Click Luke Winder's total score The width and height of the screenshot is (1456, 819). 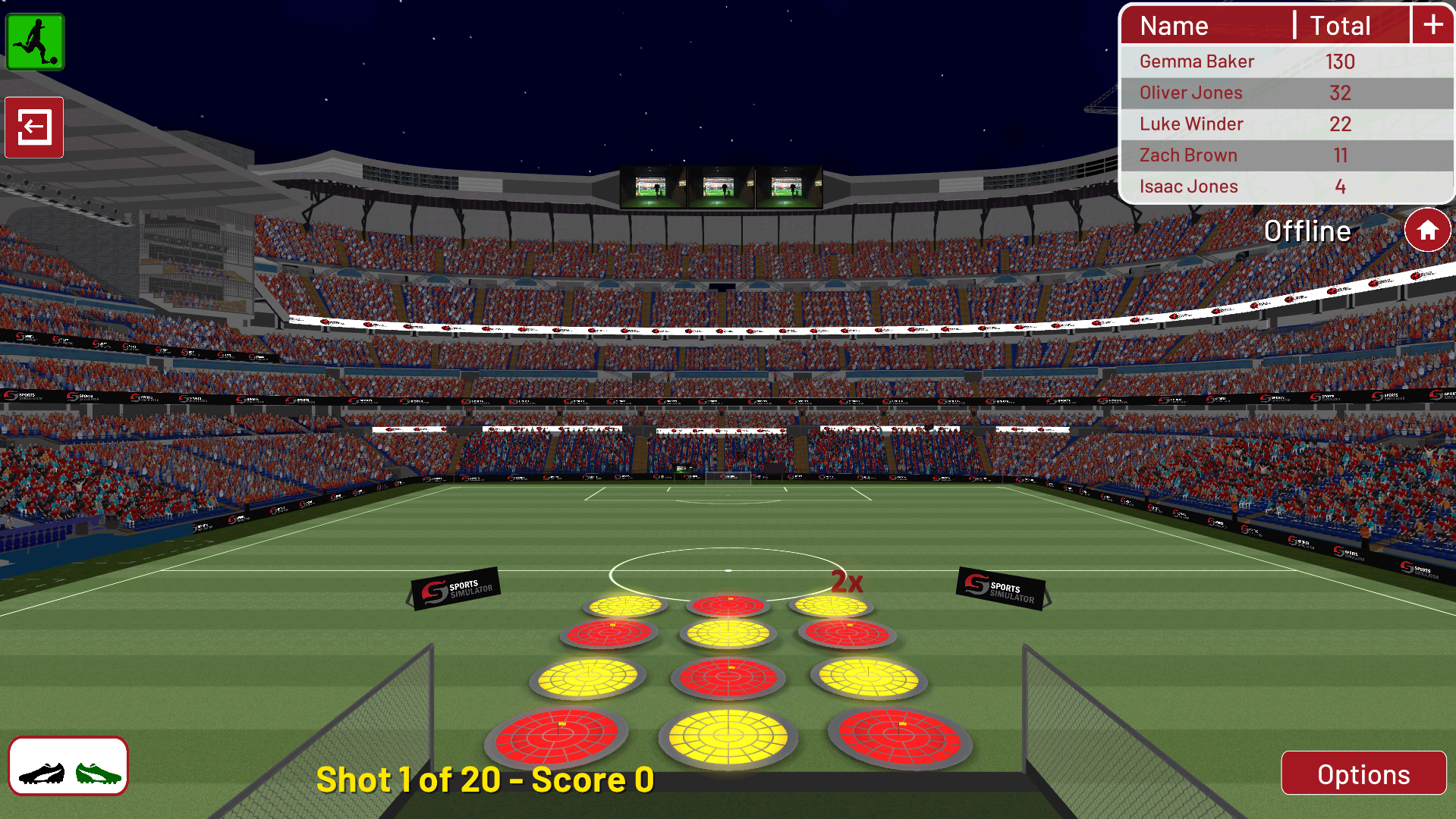coord(1340,124)
